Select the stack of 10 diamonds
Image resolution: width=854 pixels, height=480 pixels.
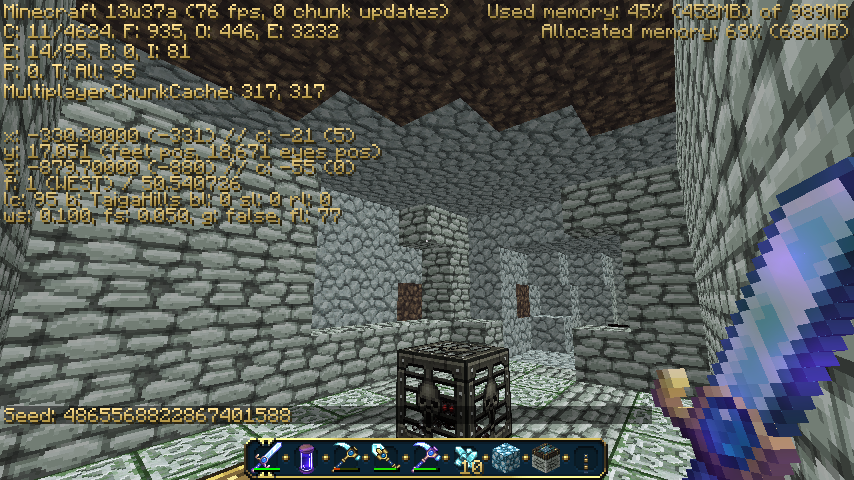click(x=465, y=458)
